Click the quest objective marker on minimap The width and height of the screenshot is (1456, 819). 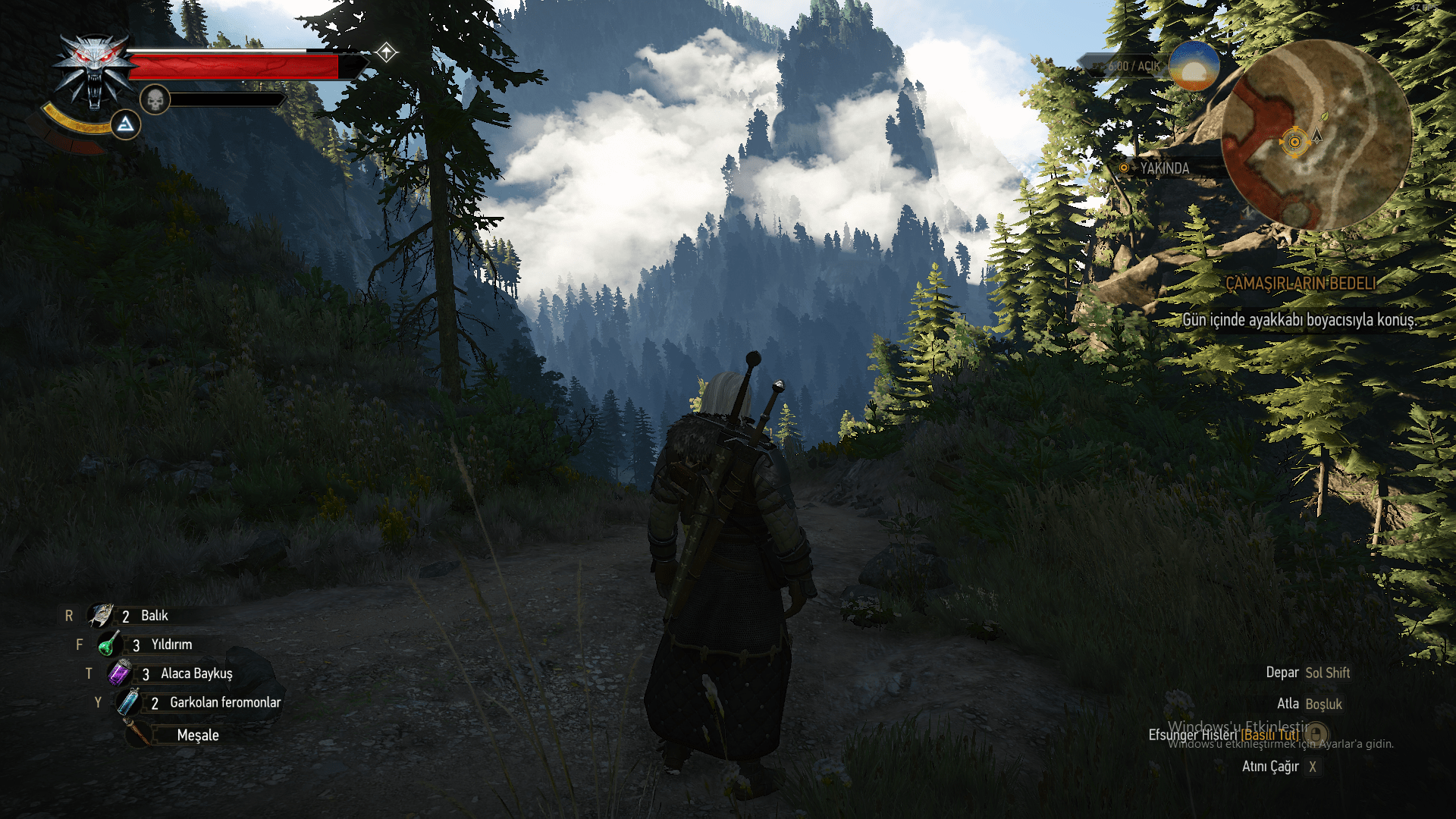click(x=1294, y=142)
